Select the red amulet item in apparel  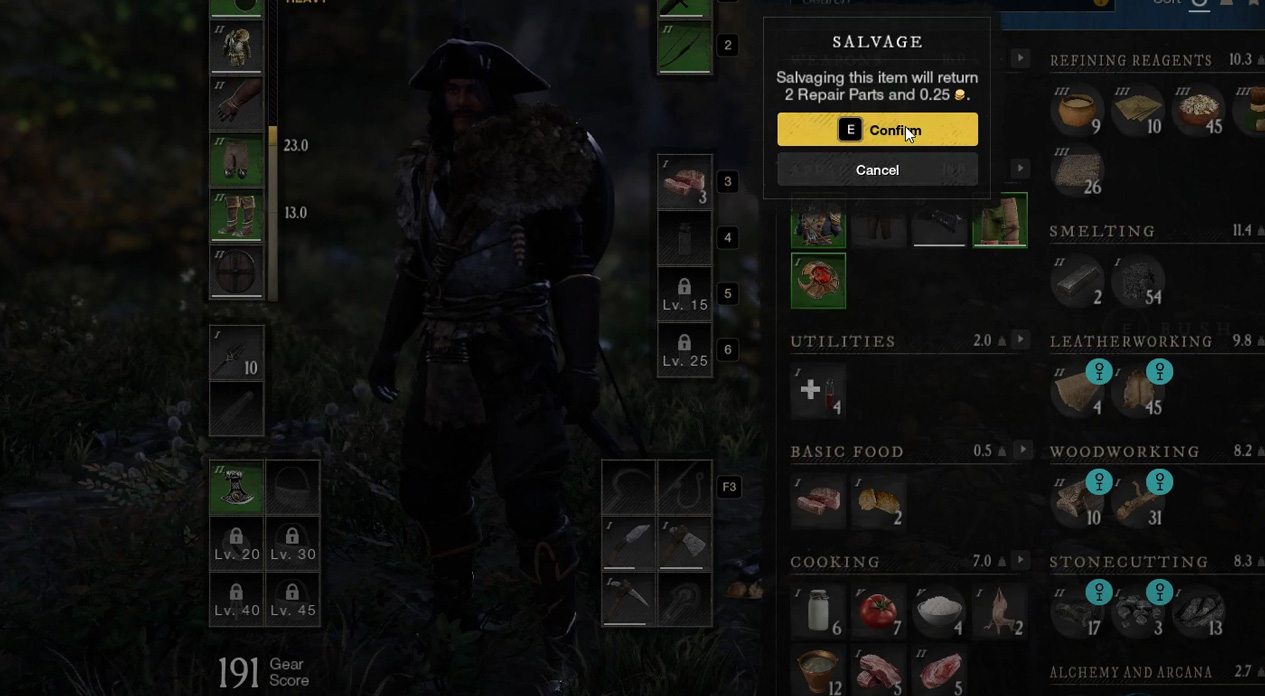(x=818, y=280)
